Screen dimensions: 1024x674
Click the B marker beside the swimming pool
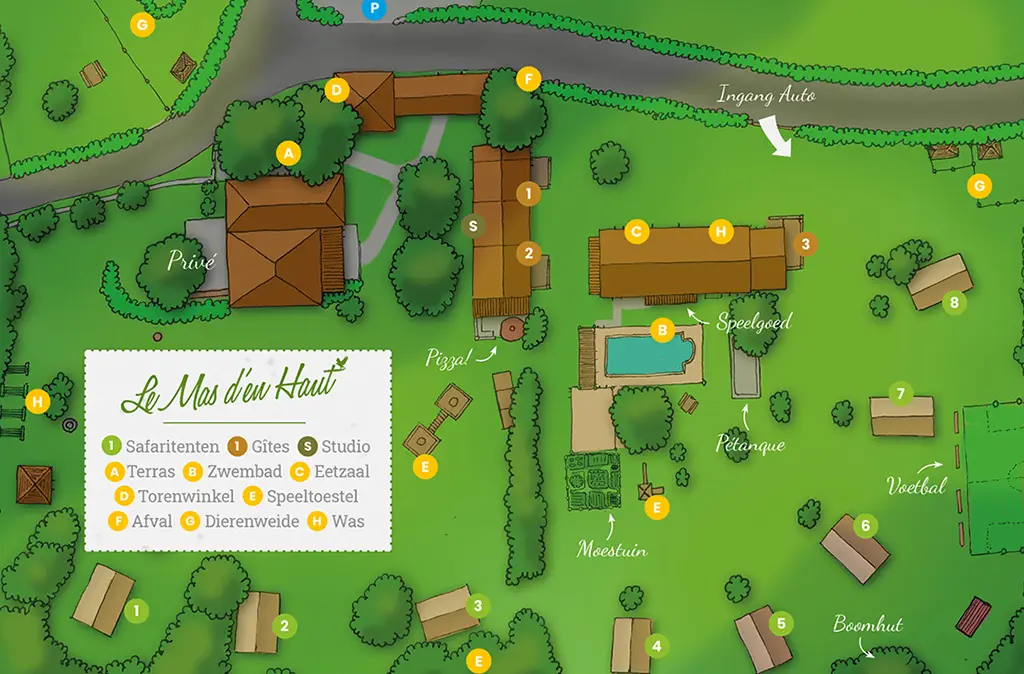661,329
